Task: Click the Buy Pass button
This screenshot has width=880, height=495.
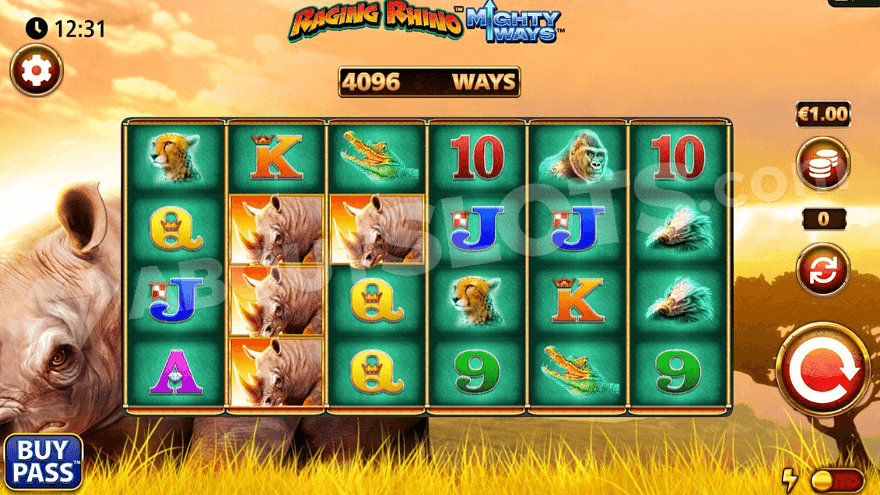Action: point(43,462)
